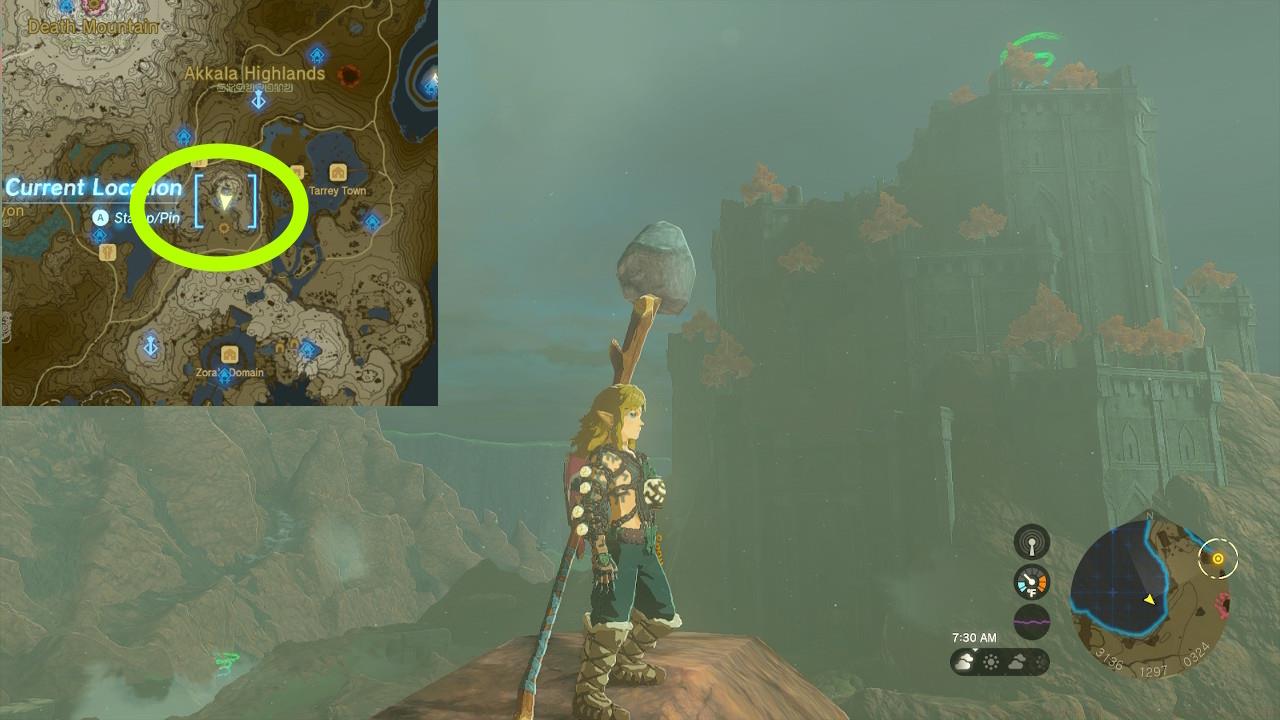Viewport: 1280px width, 720px height.
Task: Select the player arrow marker on the minimap
Action: click(1149, 600)
